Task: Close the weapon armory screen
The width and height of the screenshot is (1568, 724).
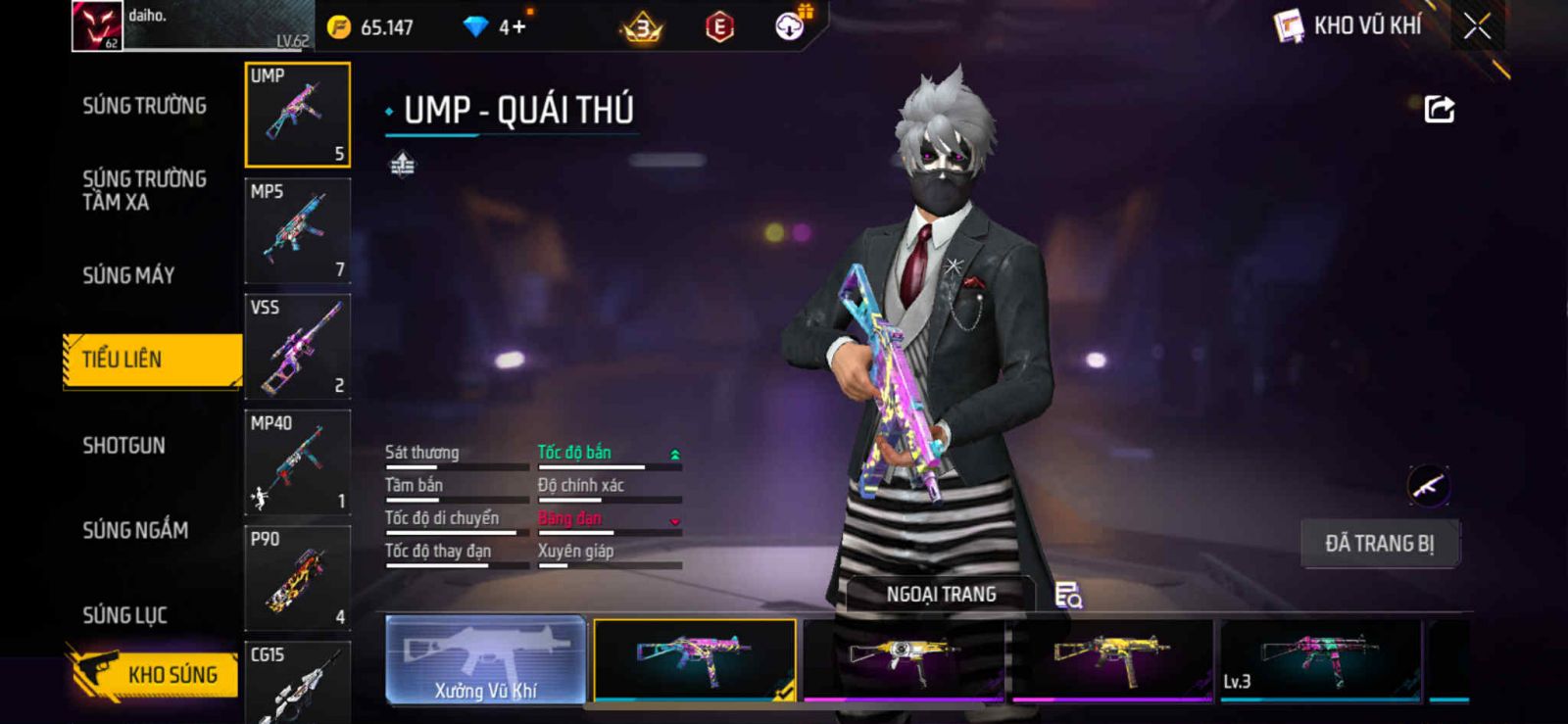Action: tap(1477, 26)
